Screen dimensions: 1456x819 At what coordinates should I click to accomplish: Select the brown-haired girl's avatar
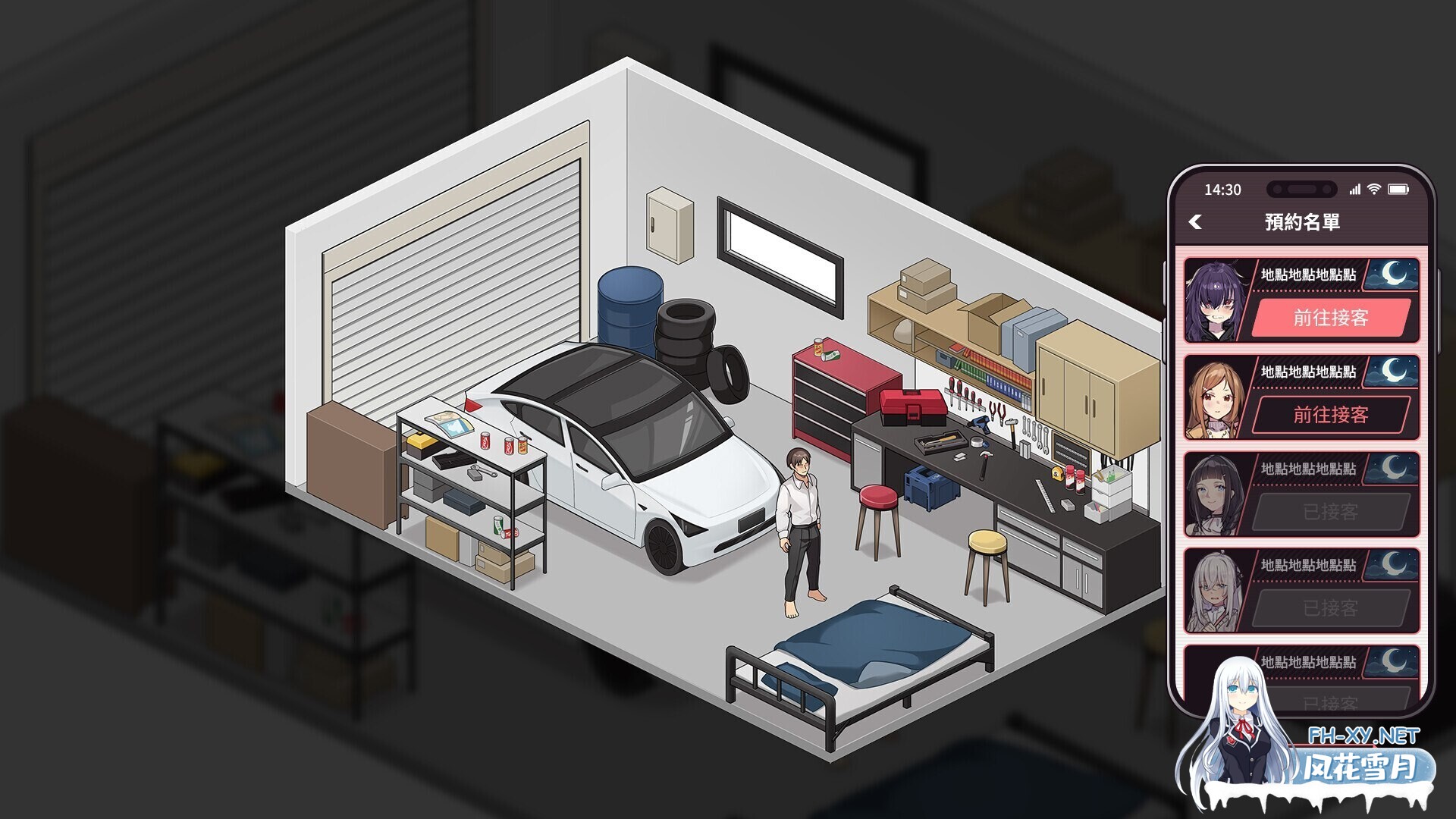pos(1216,394)
